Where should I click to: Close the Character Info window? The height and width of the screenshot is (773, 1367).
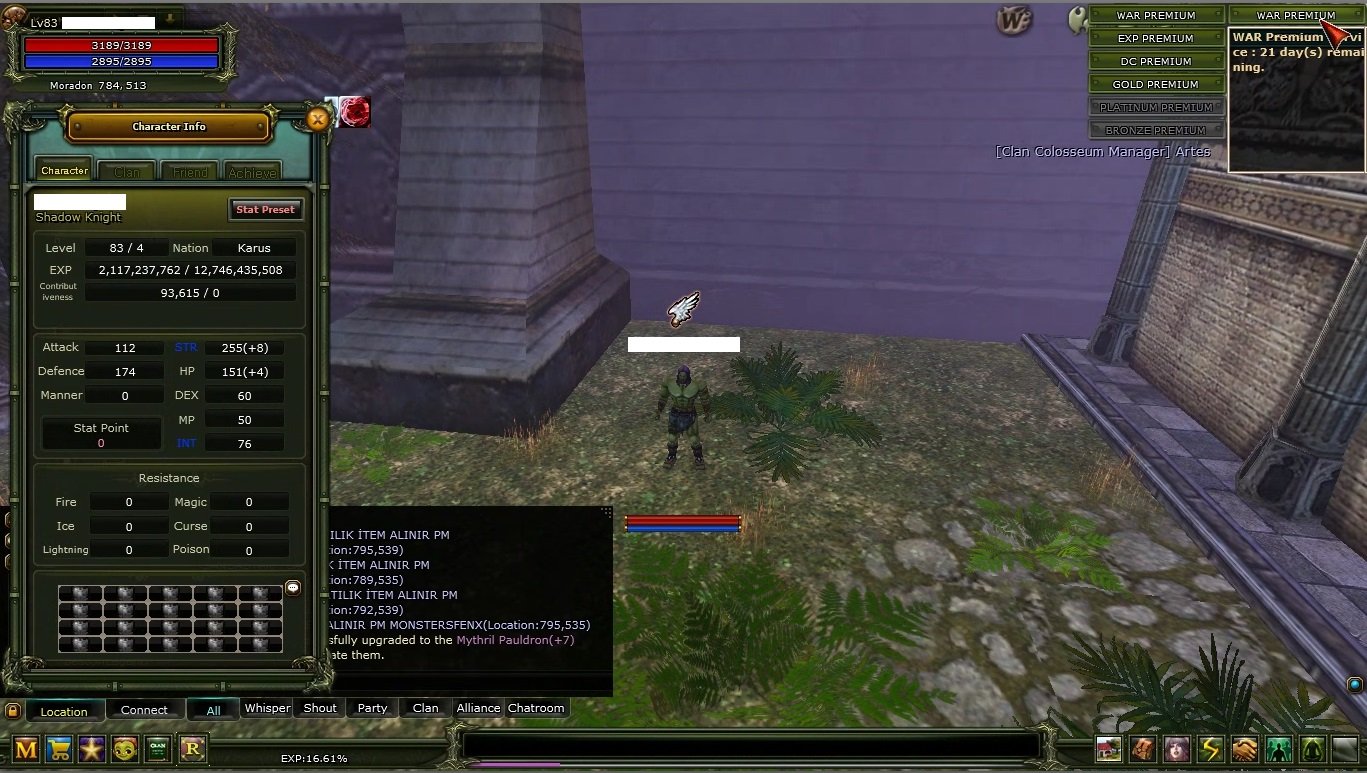(x=317, y=120)
